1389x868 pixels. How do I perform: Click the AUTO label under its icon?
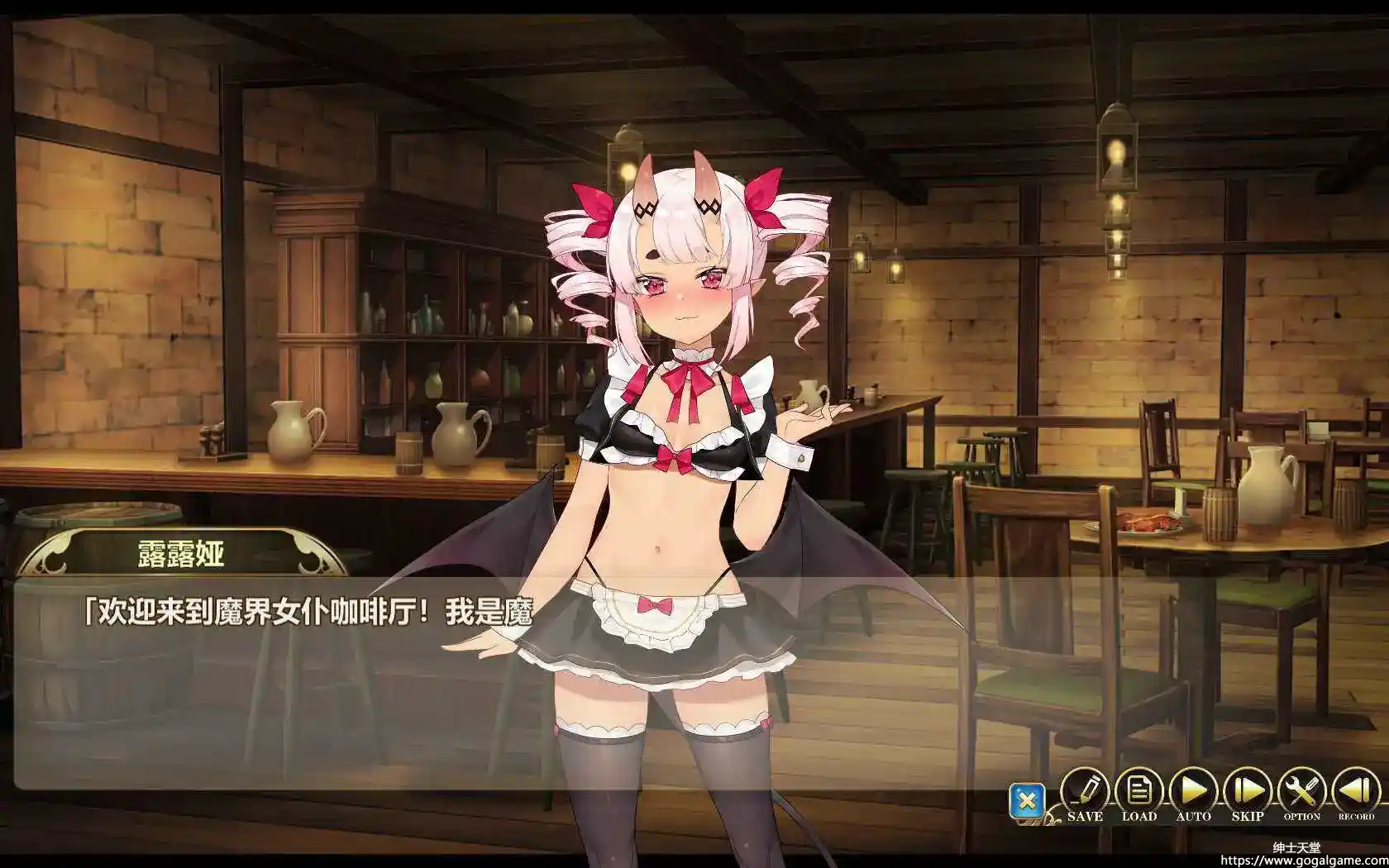point(1193,816)
